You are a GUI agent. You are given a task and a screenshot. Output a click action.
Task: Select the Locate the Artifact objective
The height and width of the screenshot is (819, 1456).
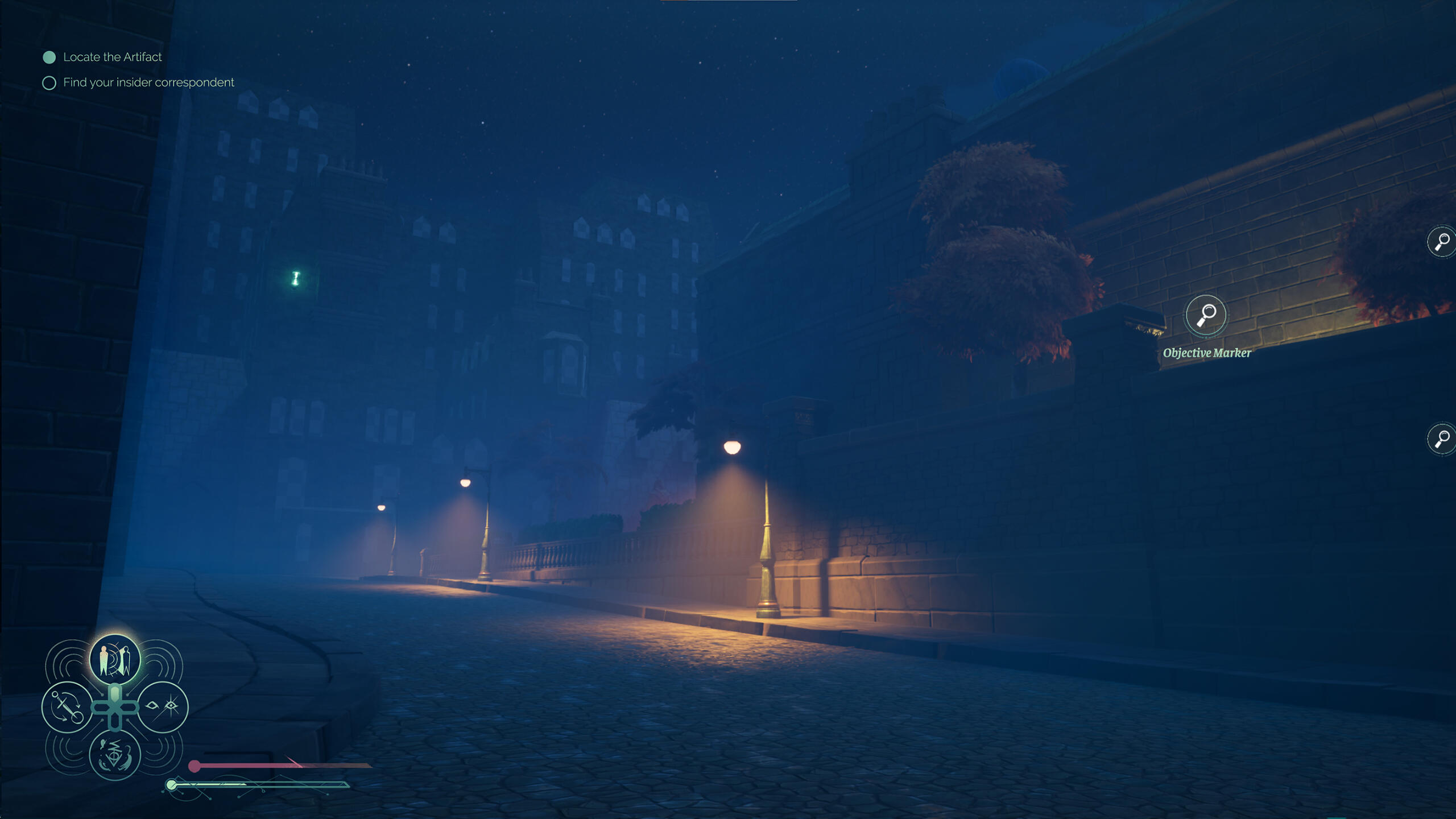112,57
